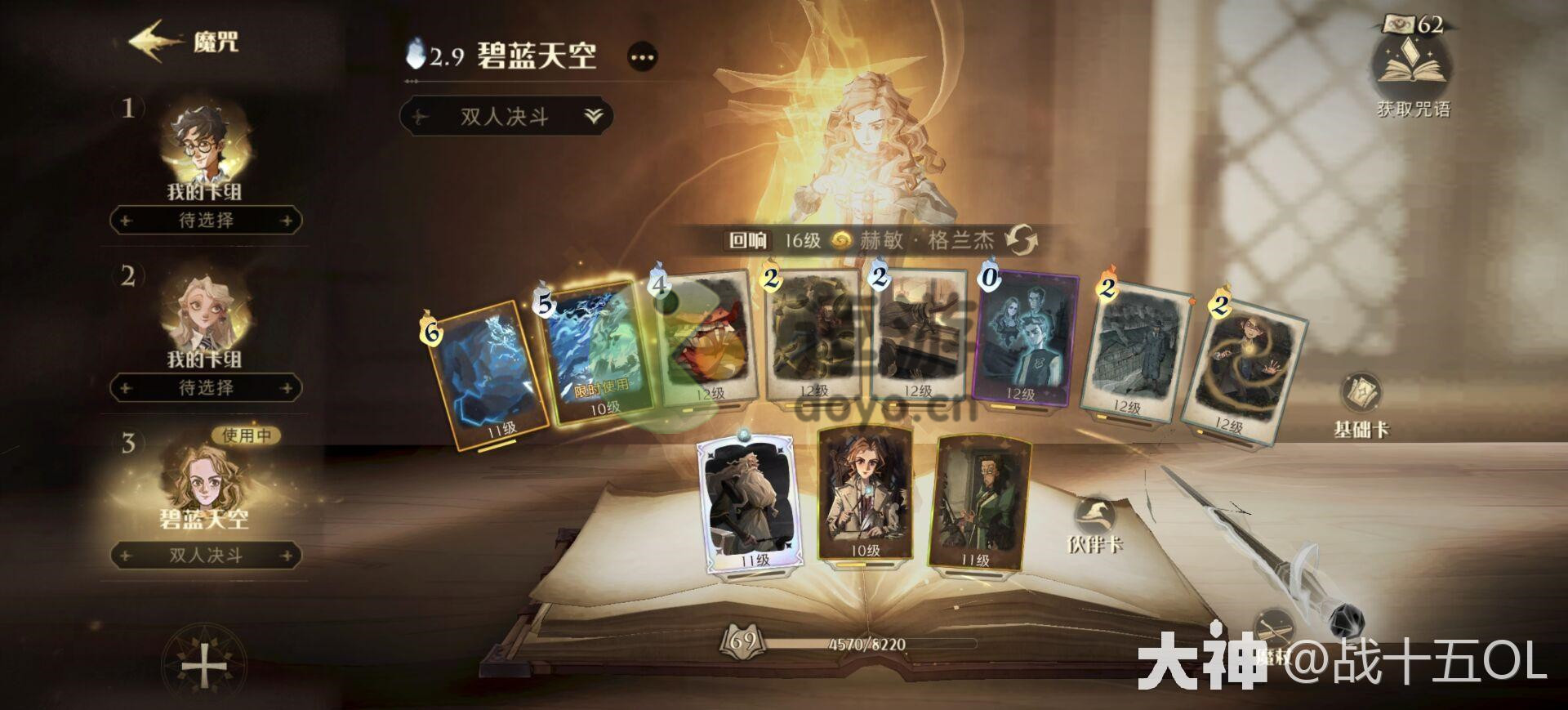The width and height of the screenshot is (1568, 710).
Task: Open the ellipsis menu next to 碧蓝天空
Action: (643, 57)
